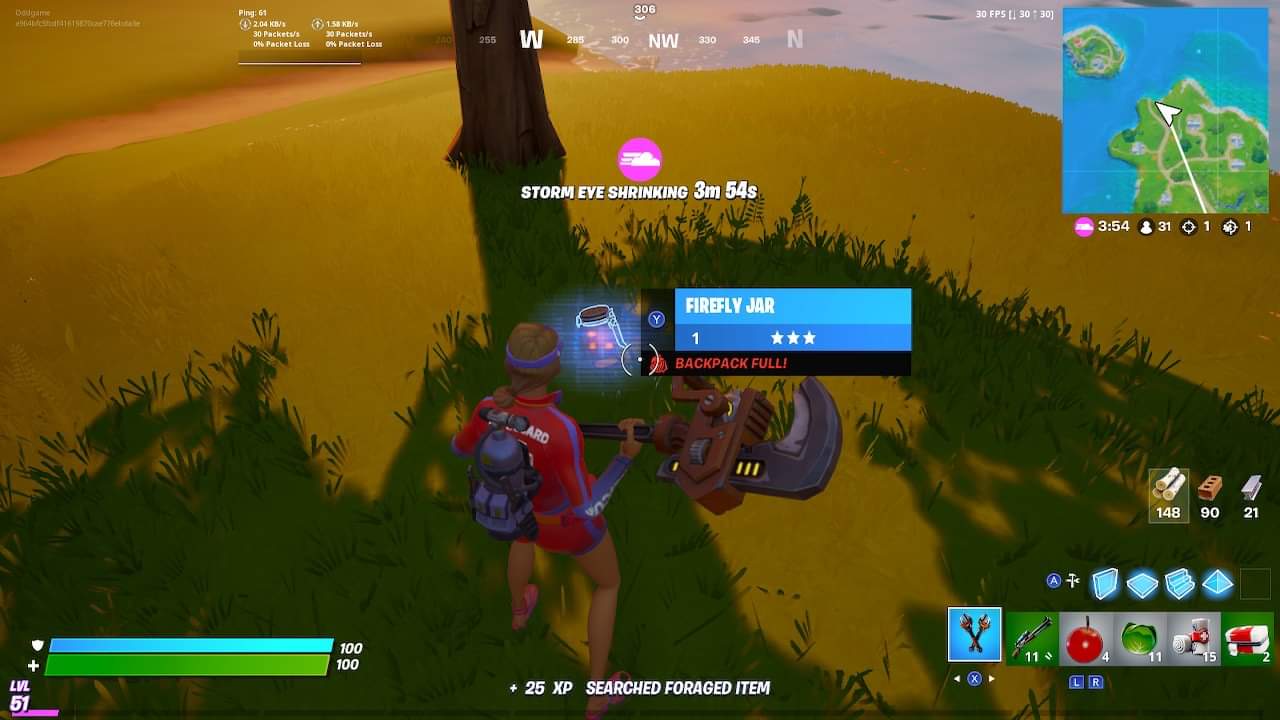Screen dimensions: 1280x720
Task: Select the wood material showing 148
Action: point(1167,495)
